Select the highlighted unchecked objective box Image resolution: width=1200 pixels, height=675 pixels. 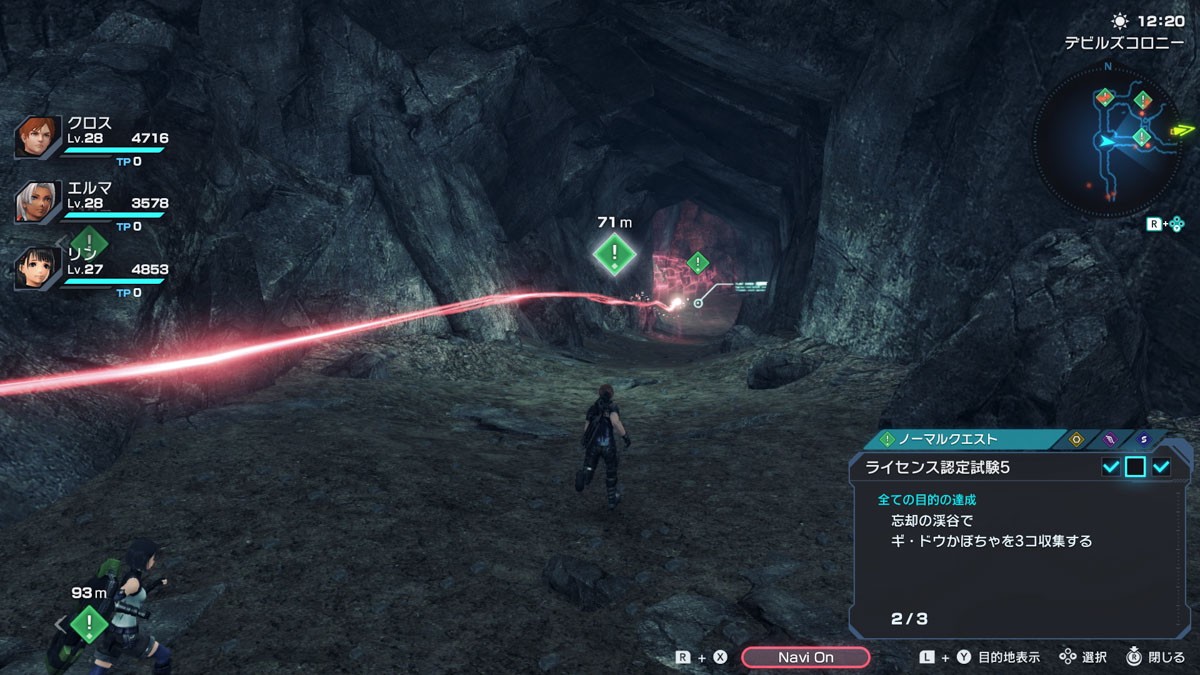pyautogui.click(x=1135, y=467)
